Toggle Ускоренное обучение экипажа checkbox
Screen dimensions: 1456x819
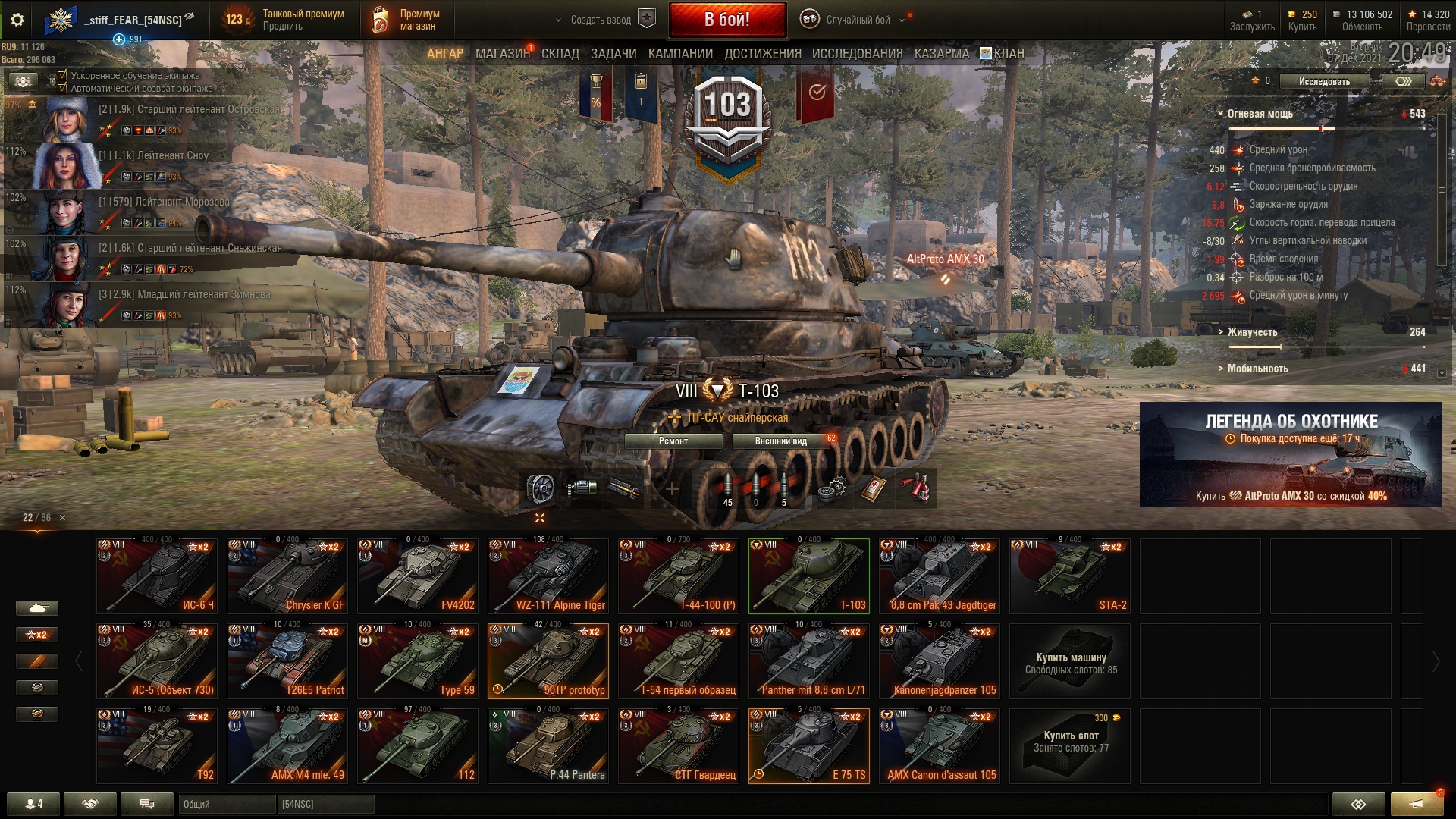point(63,76)
